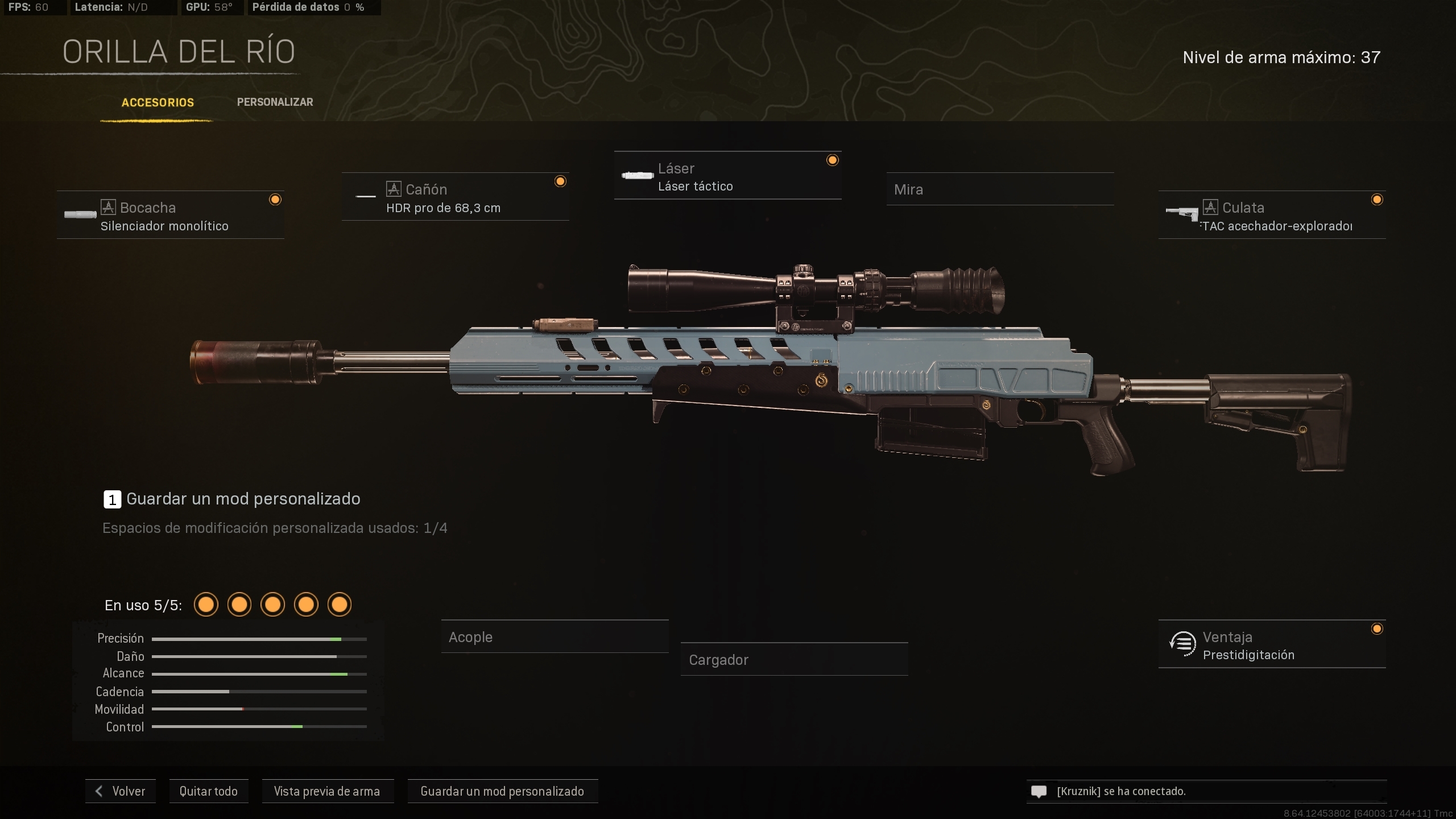Click the Láser táctico attachment icon
This screenshot has width=1456, height=819.
pyautogui.click(x=638, y=175)
